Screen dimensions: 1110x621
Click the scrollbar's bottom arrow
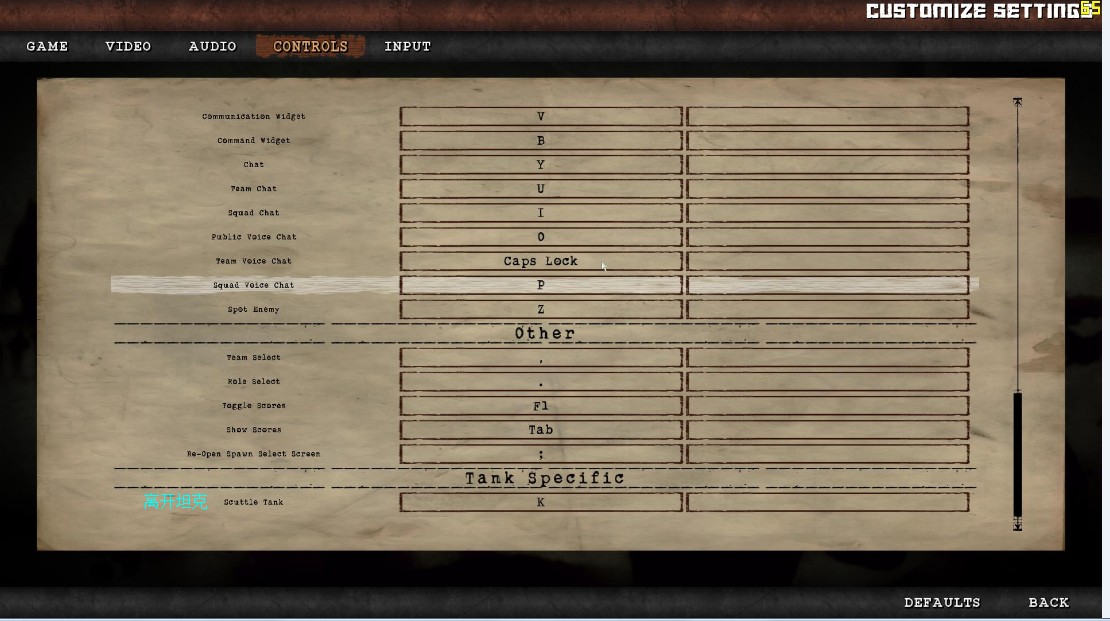pos(1018,524)
